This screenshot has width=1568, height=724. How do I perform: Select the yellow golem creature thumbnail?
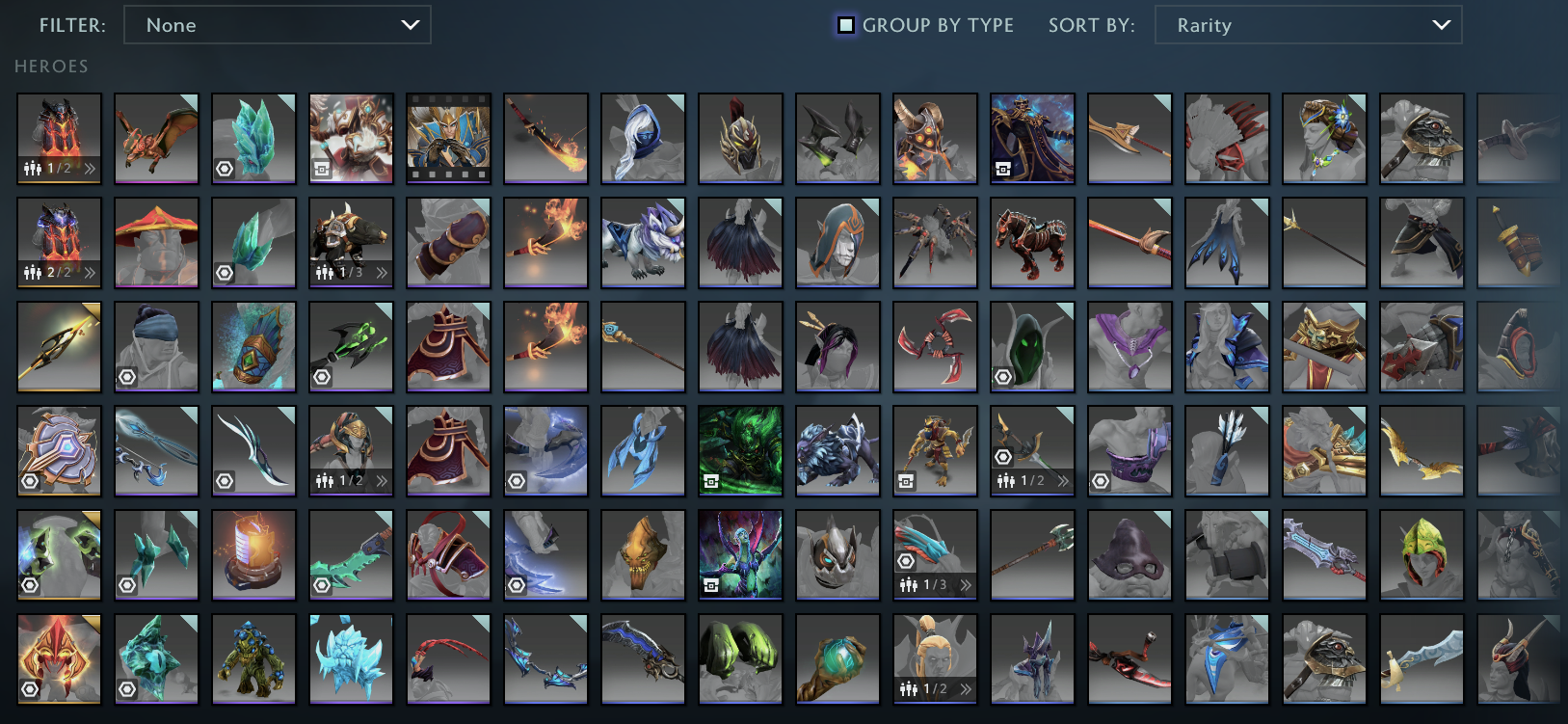click(x=253, y=658)
